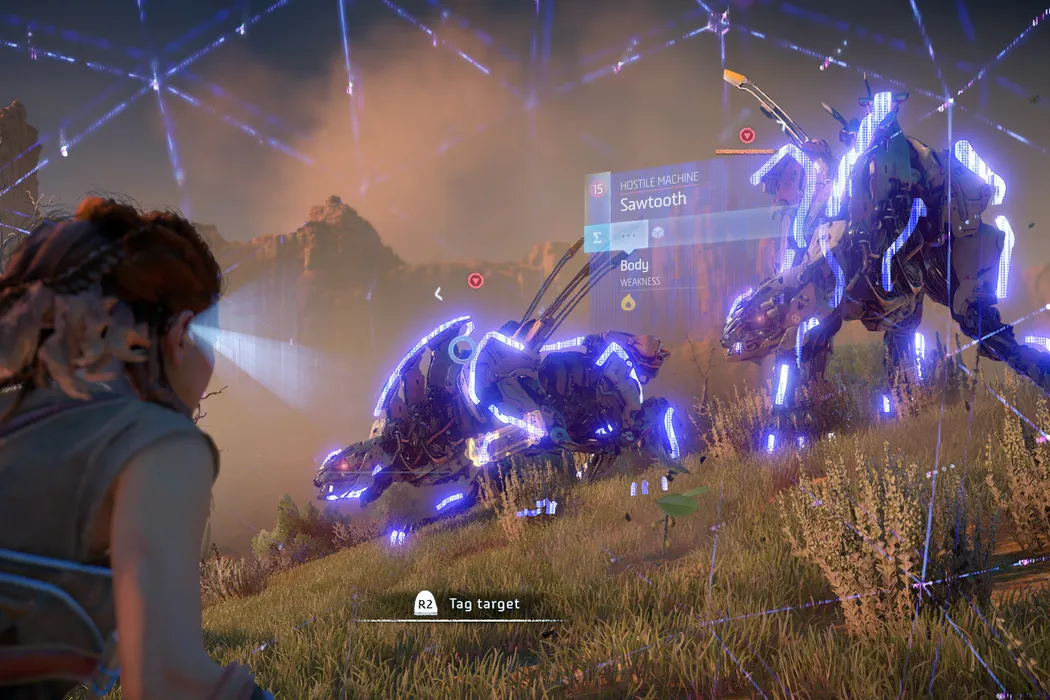
Task: Switch to the cube component tab
Action: coord(658,233)
